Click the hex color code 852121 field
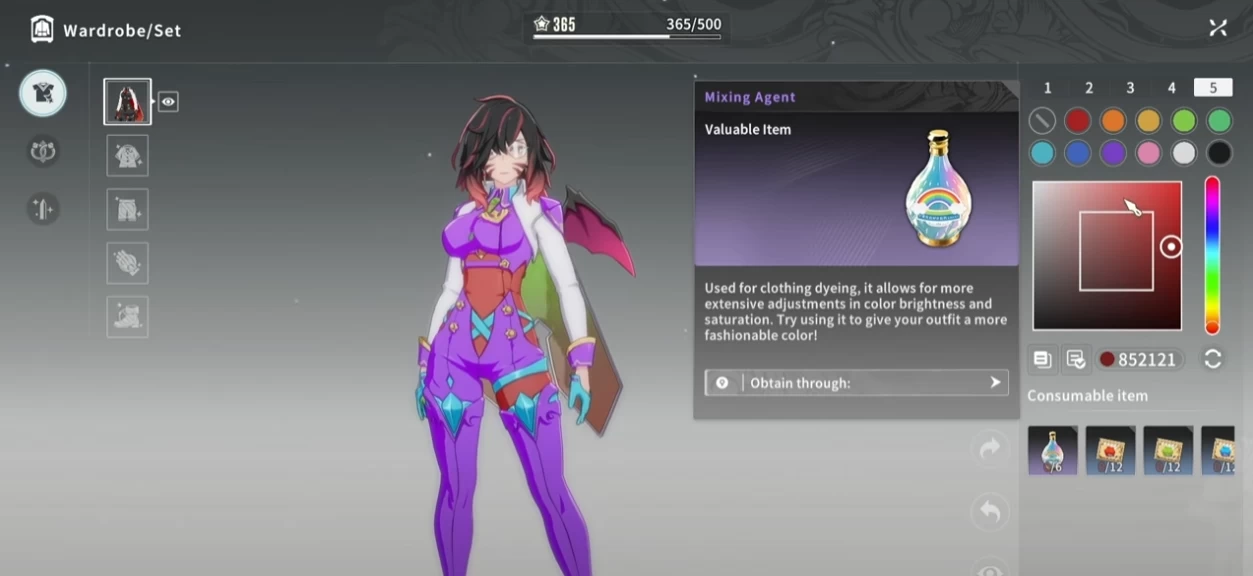The image size is (1253, 576). click(x=1140, y=359)
